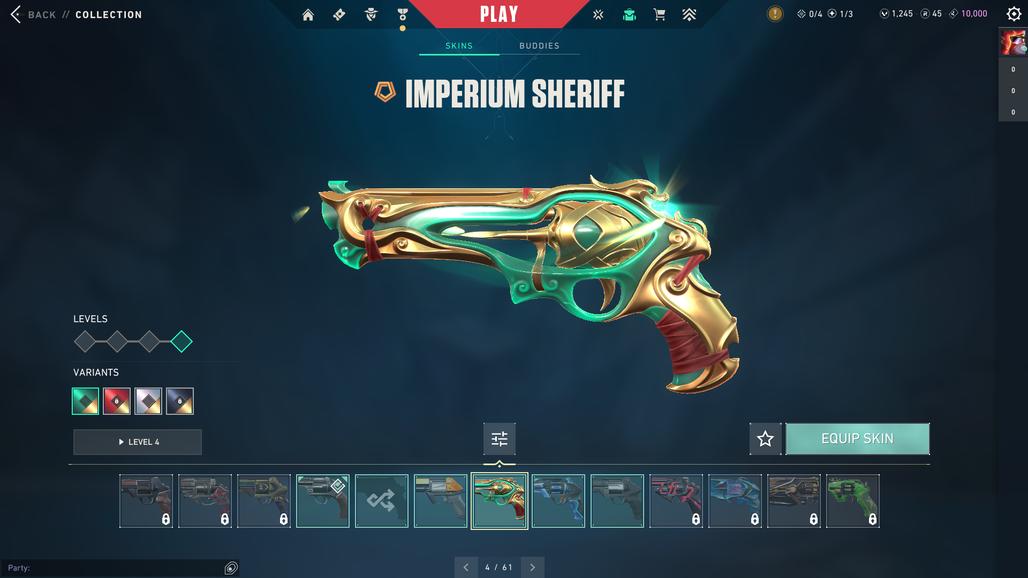Start matchmaking with the PLAY button
1028x578 pixels.
point(498,14)
